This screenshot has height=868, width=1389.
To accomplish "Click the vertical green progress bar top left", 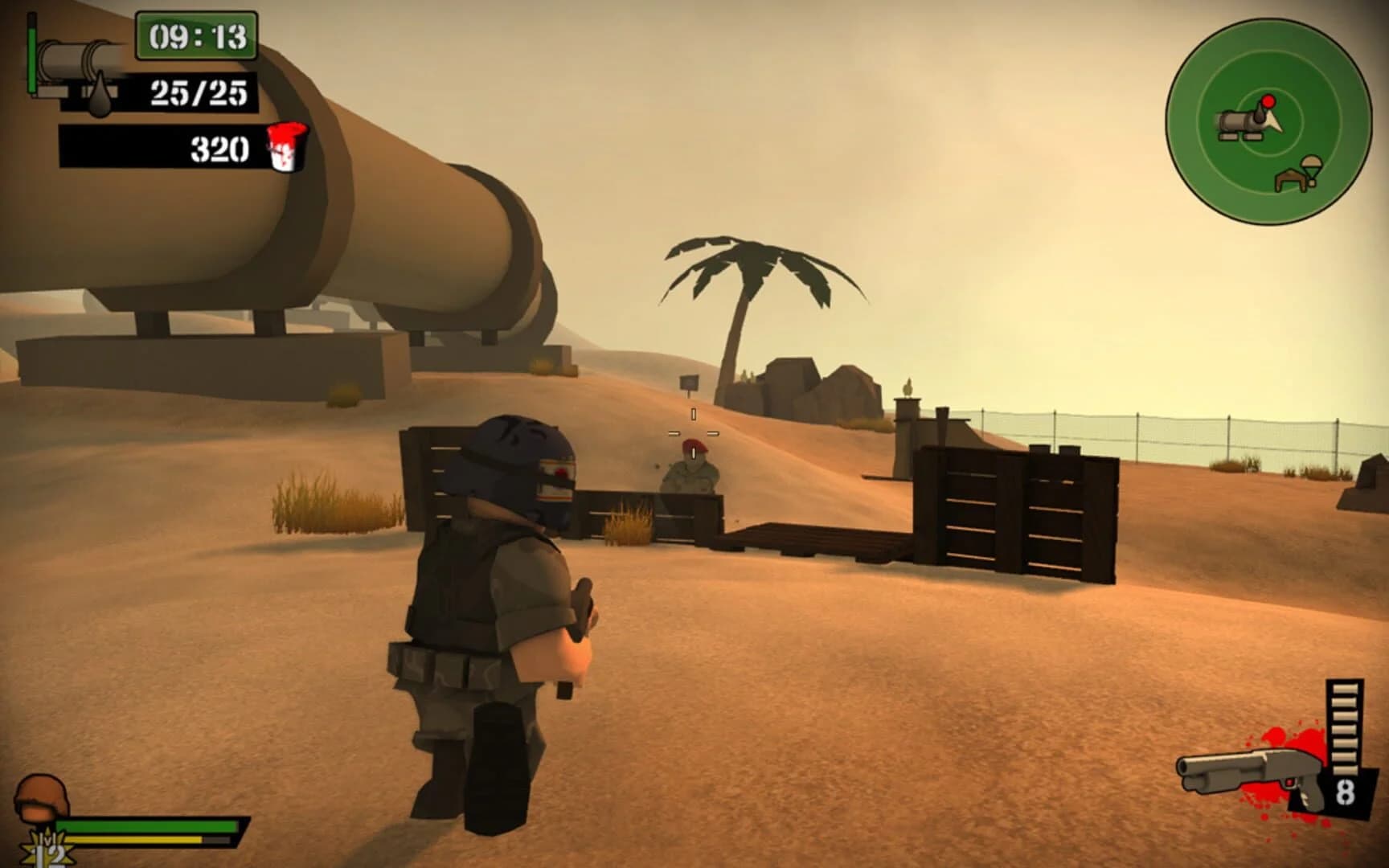I will pos(32,60).
